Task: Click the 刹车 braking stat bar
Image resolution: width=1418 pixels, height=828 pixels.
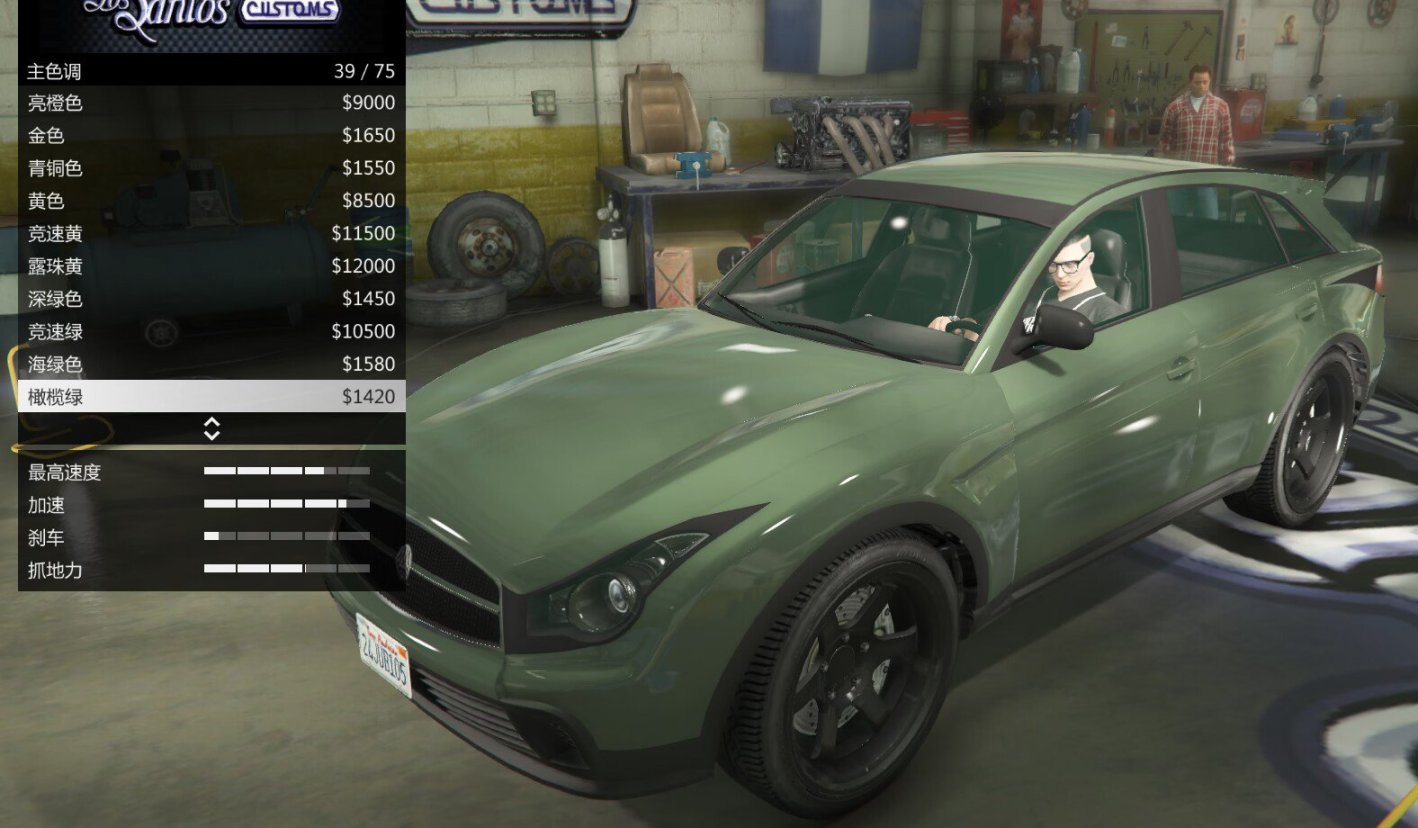Action: pos(285,538)
